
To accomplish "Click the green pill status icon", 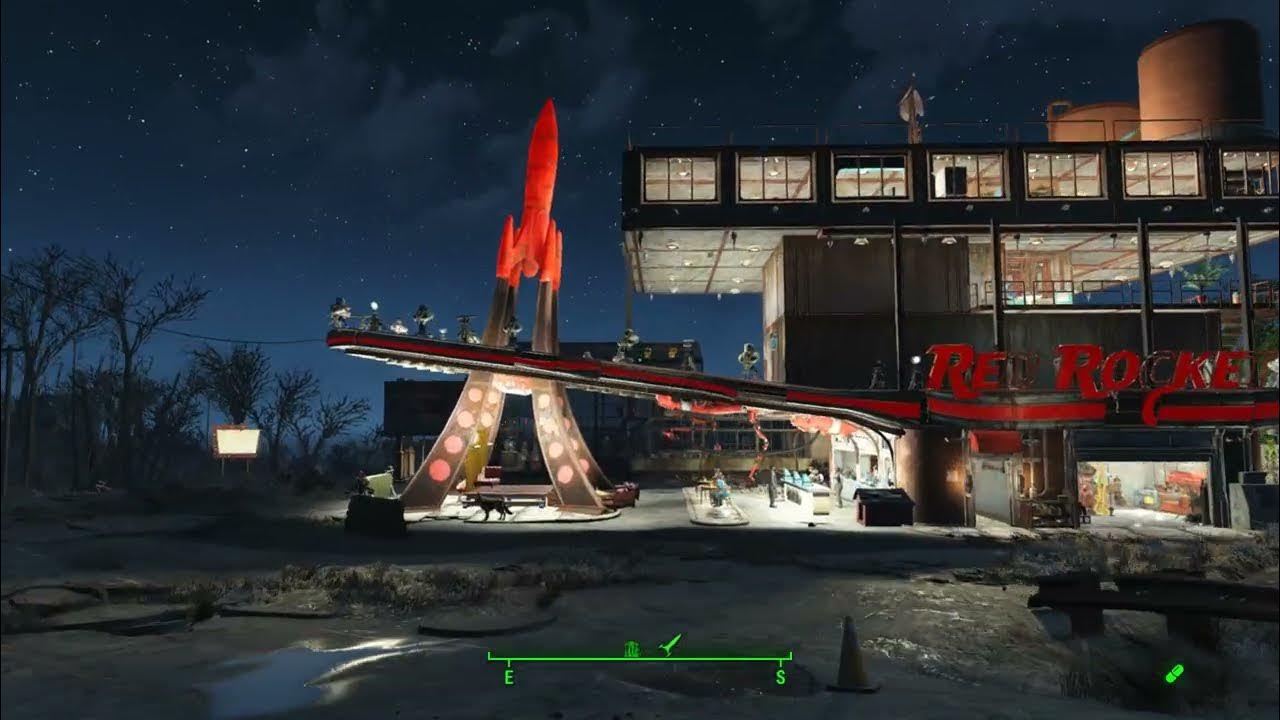I will click(x=1174, y=673).
